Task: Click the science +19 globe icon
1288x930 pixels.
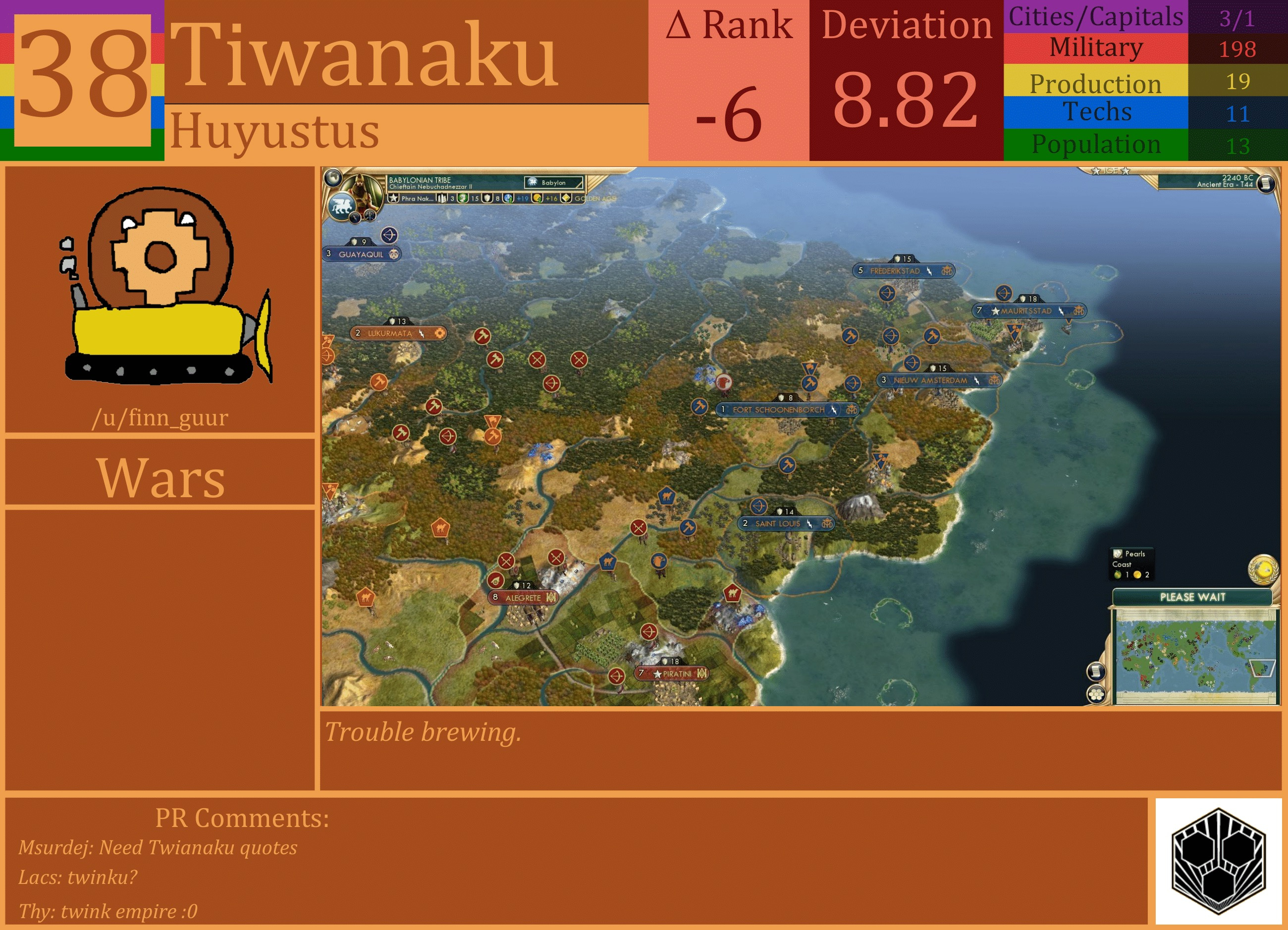Action: coord(509,199)
